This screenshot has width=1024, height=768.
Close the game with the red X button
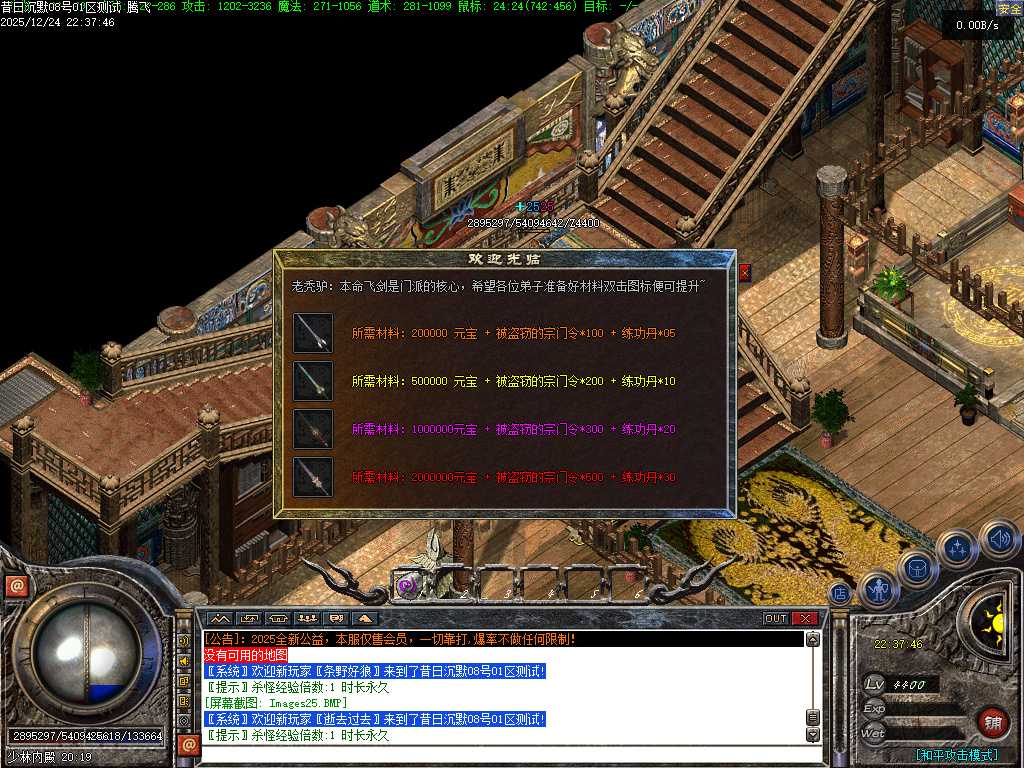805,618
